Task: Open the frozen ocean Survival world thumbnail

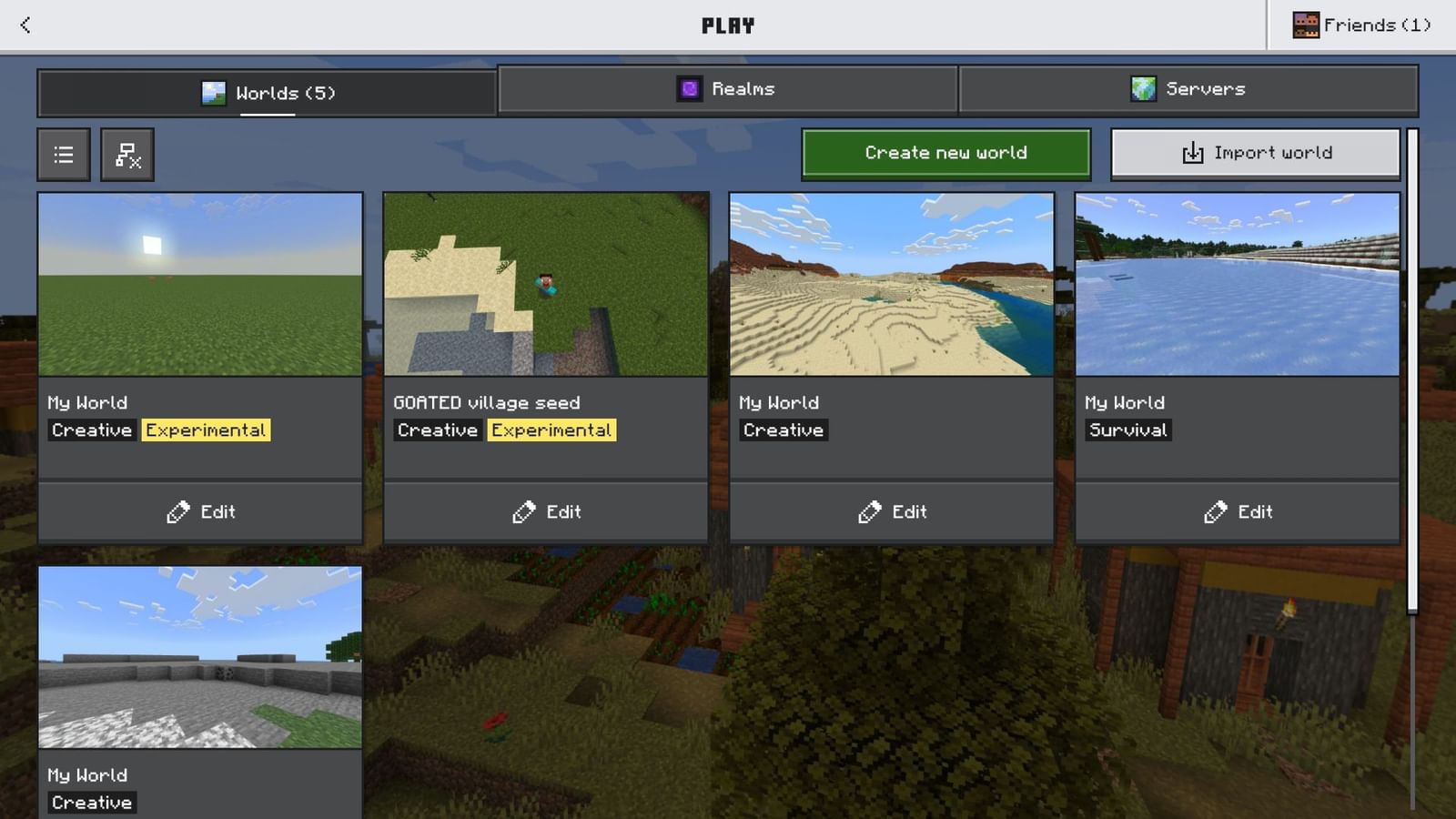Action: point(1237,285)
